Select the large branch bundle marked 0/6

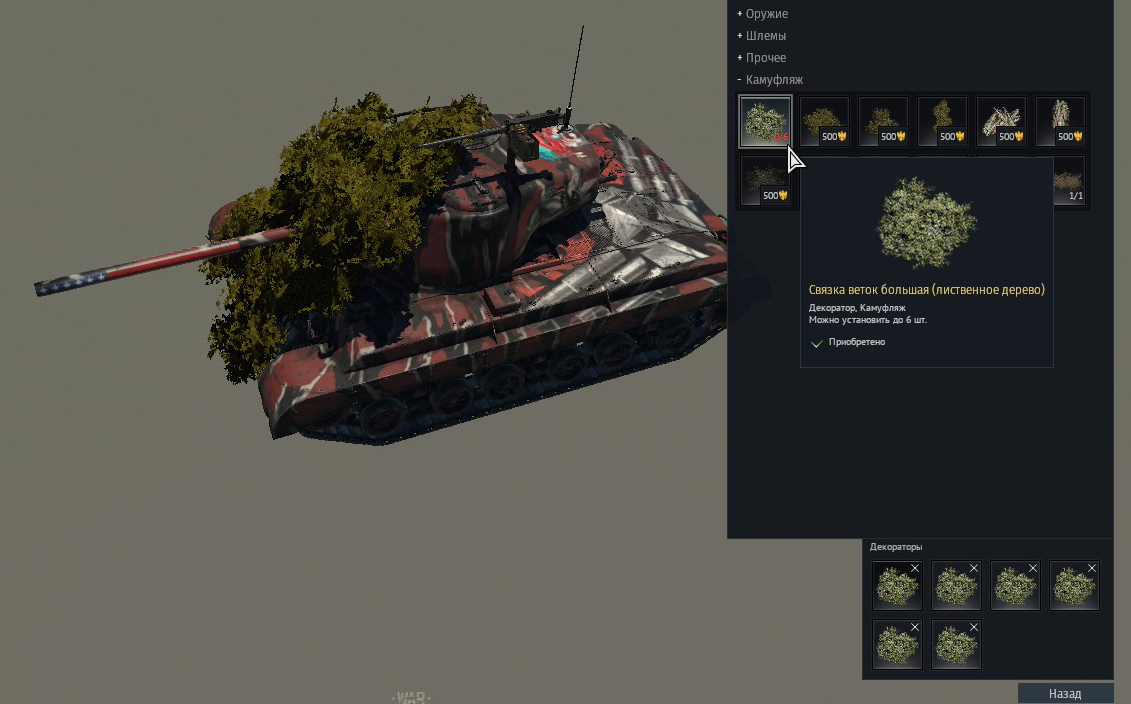pyautogui.click(x=765, y=121)
